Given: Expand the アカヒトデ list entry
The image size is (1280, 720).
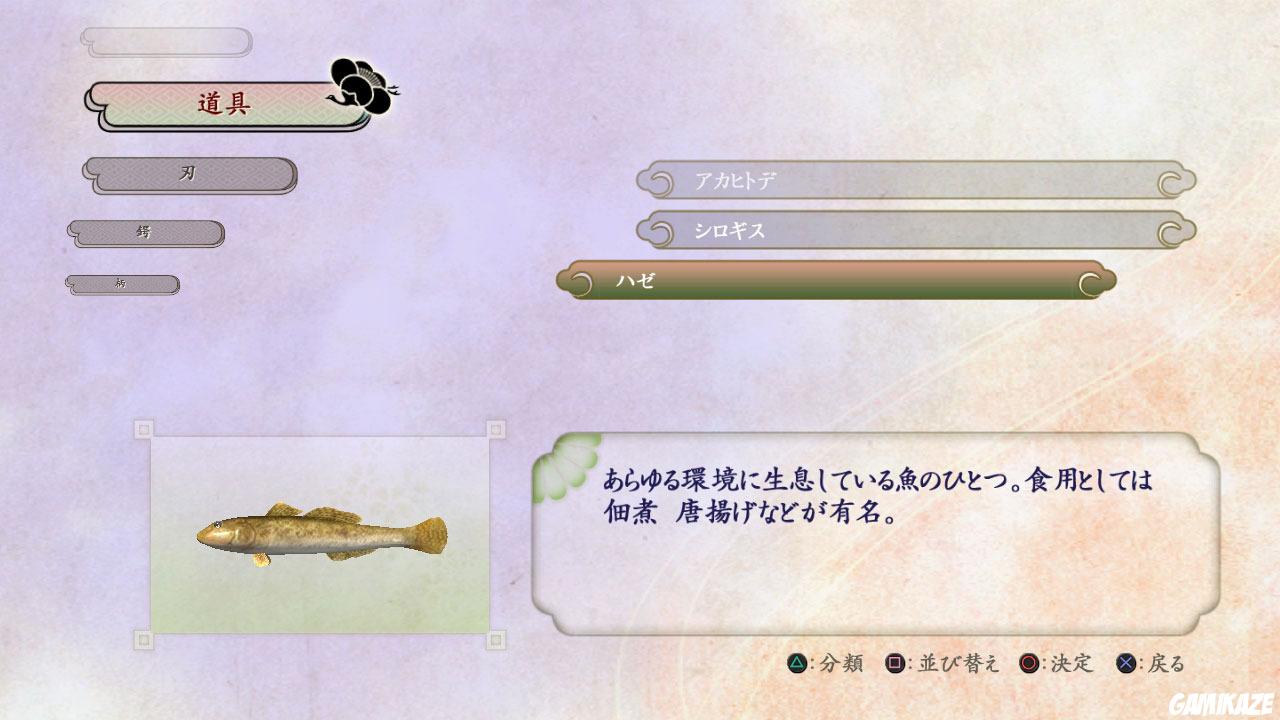Looking at the screenshot, I should click(x=900, y=181).
